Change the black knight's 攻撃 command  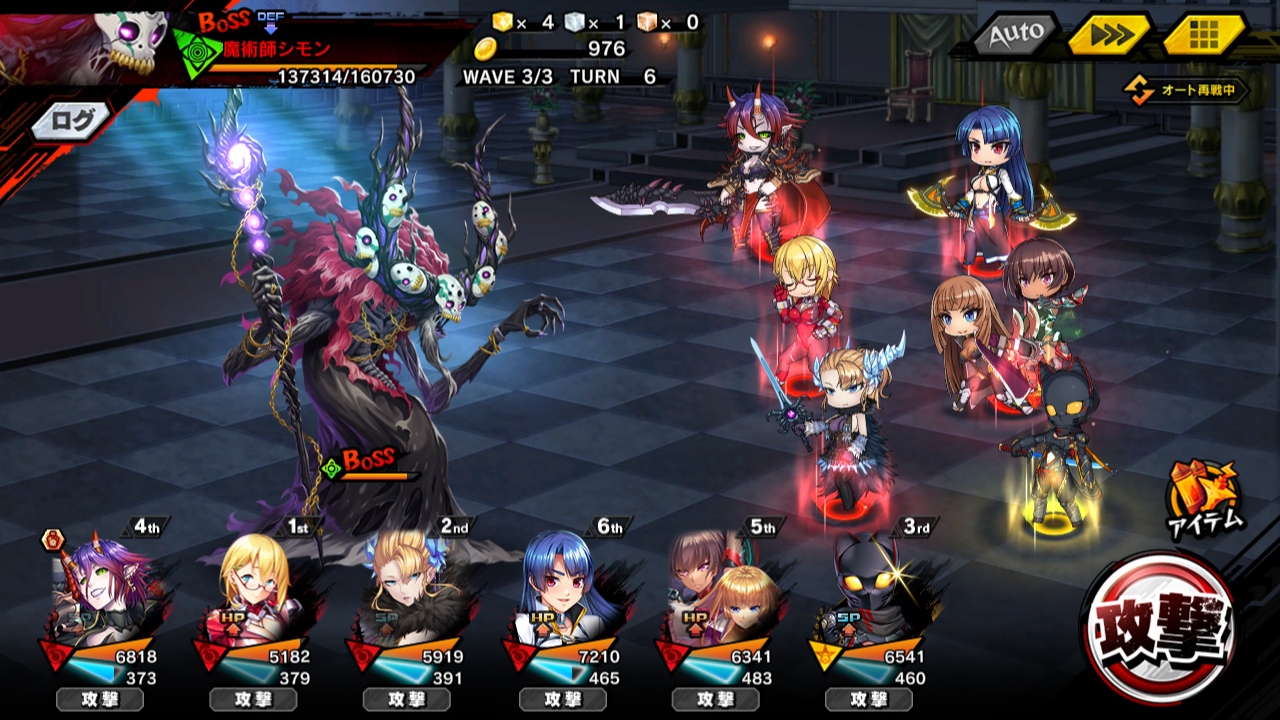point(868,699)
